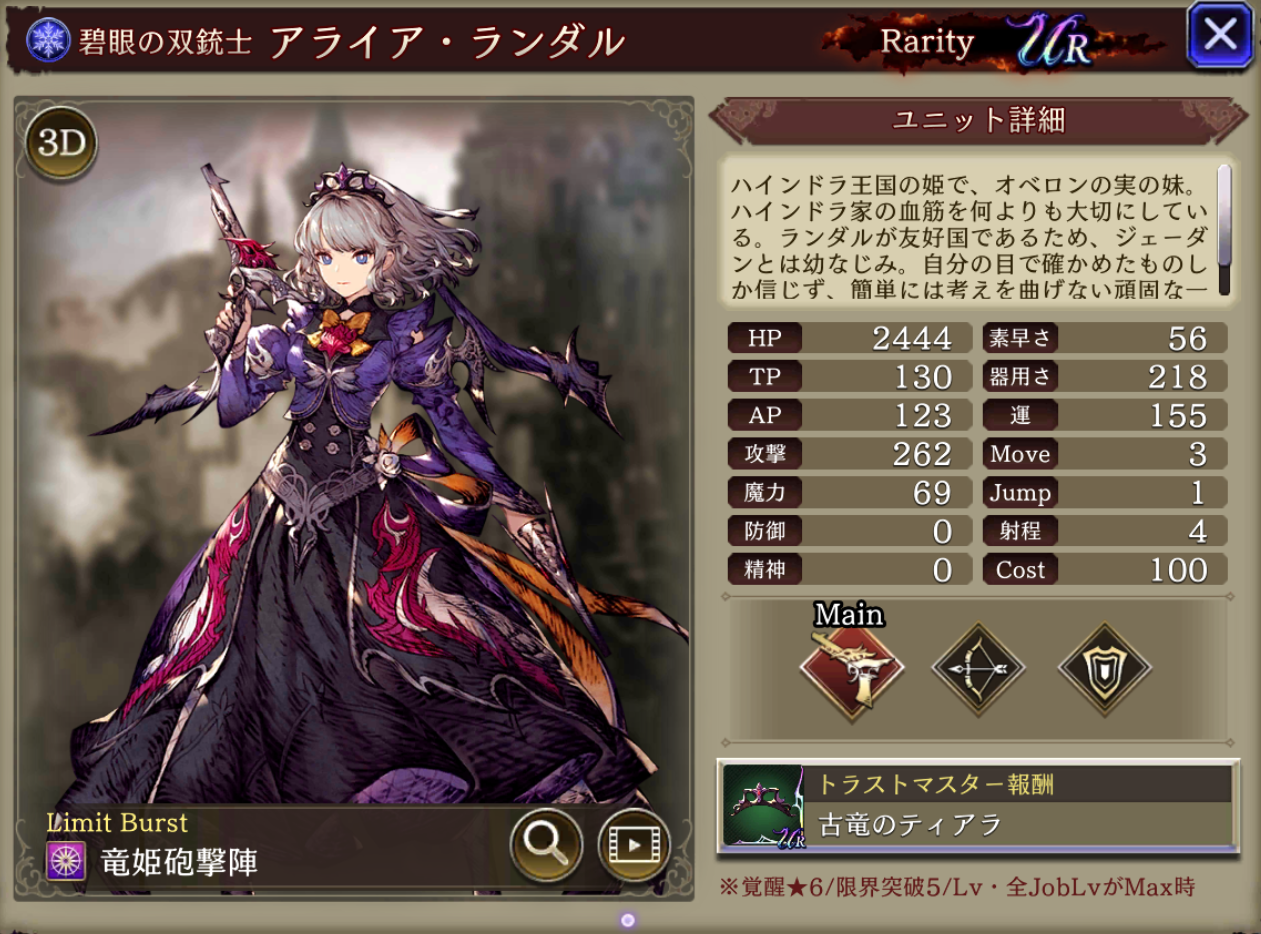Play the Limit Burst video preview

pos(633,845)
